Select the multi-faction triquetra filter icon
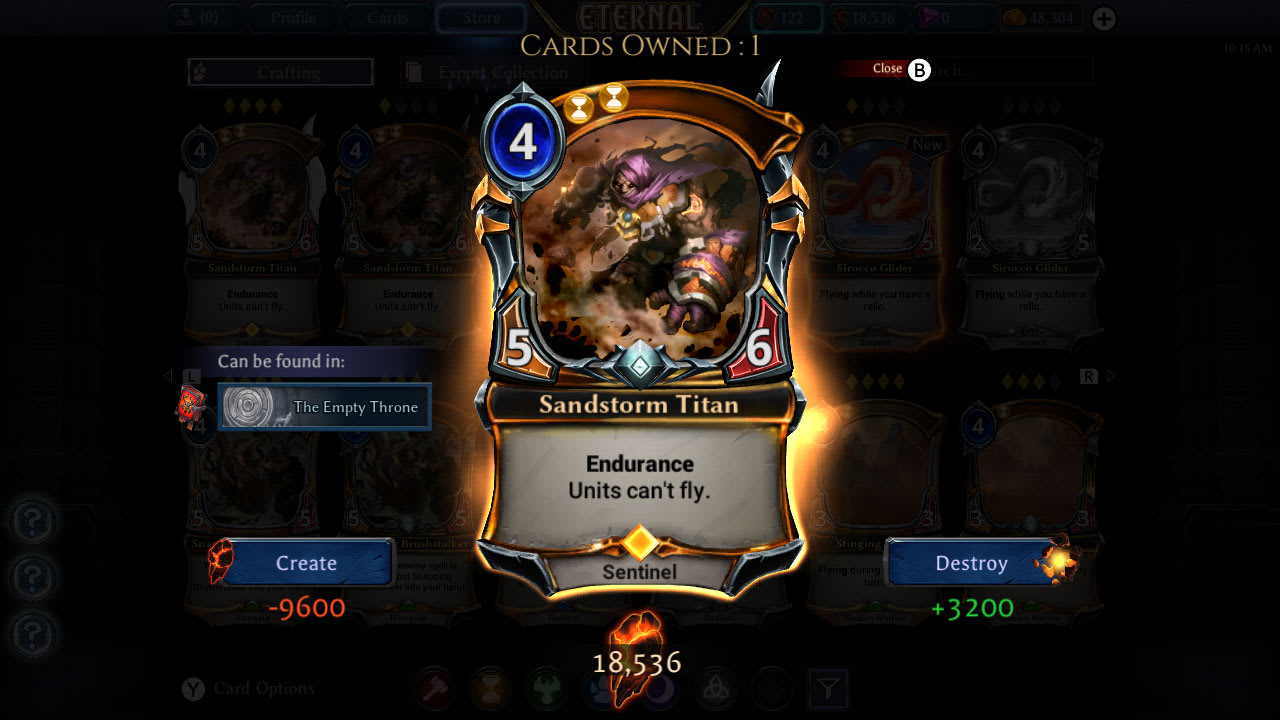The image size is (1280, 720). pyautogui.click(x=715, y=688)
